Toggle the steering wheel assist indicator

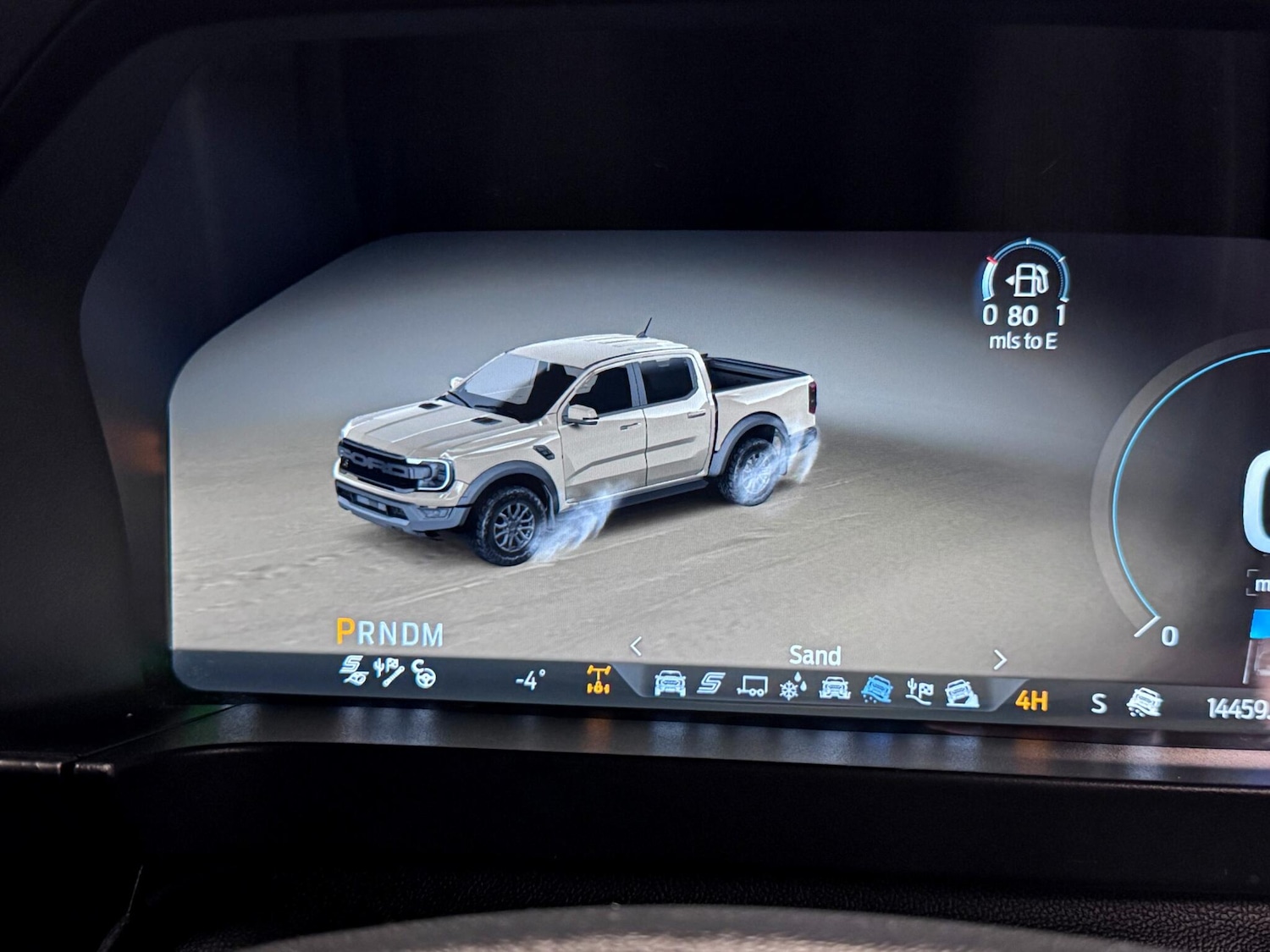coord(425,677)
